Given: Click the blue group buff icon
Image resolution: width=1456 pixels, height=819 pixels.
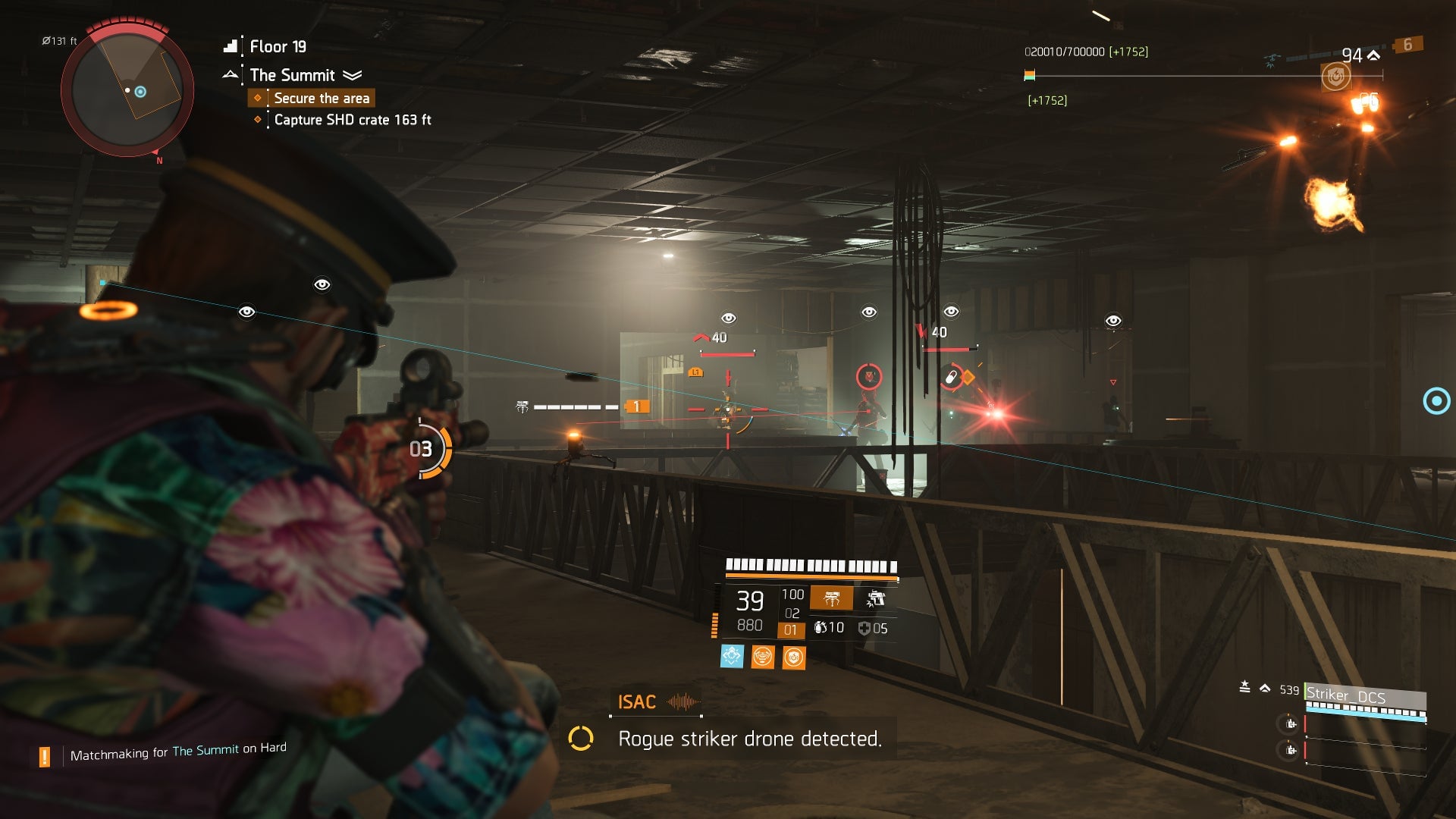Looking at the screenshot, I should pyautogui.click(x=732, y=657).
